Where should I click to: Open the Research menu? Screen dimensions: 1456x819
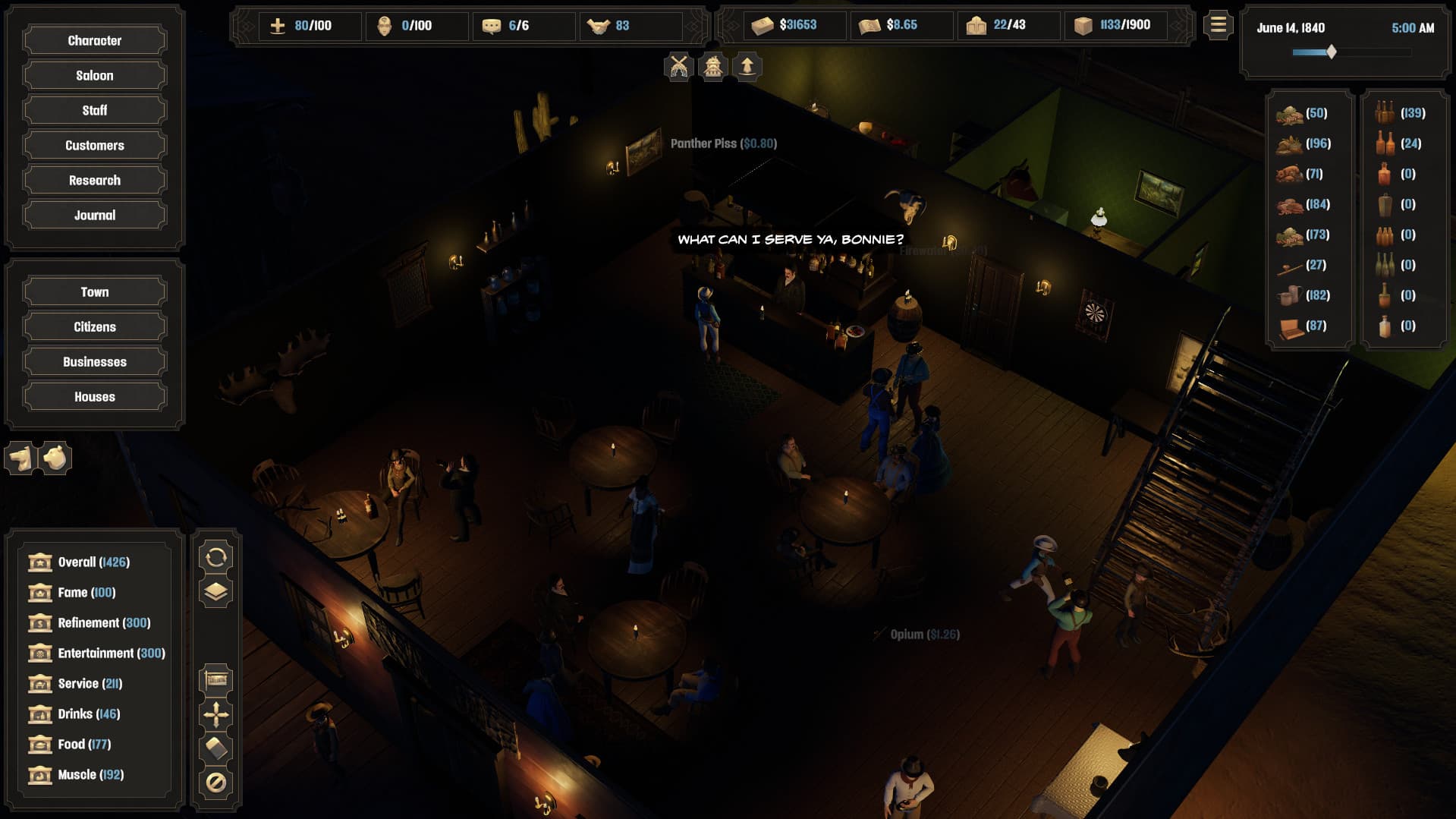tap(94, 180)
